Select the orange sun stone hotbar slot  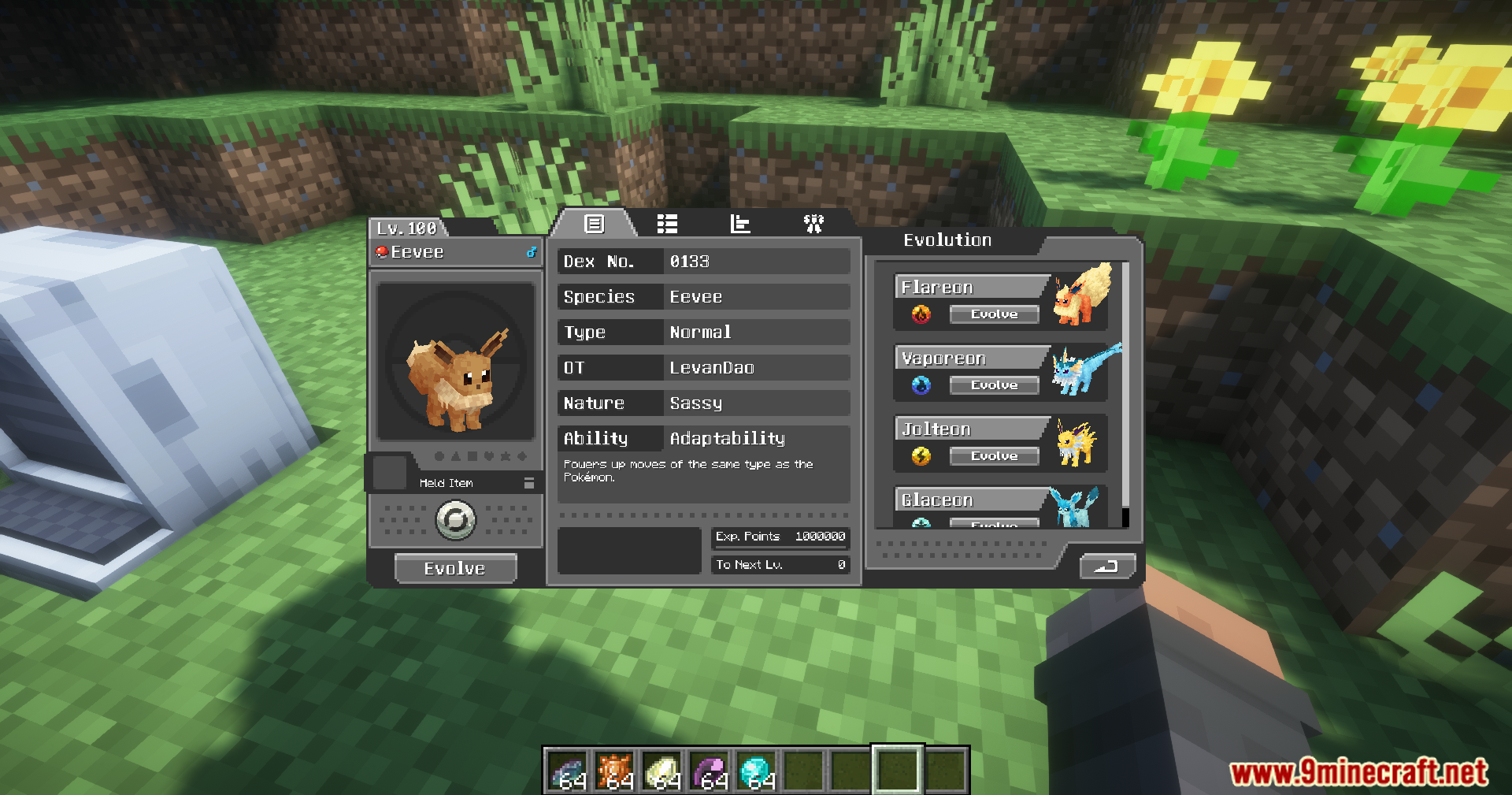(614, 771)
